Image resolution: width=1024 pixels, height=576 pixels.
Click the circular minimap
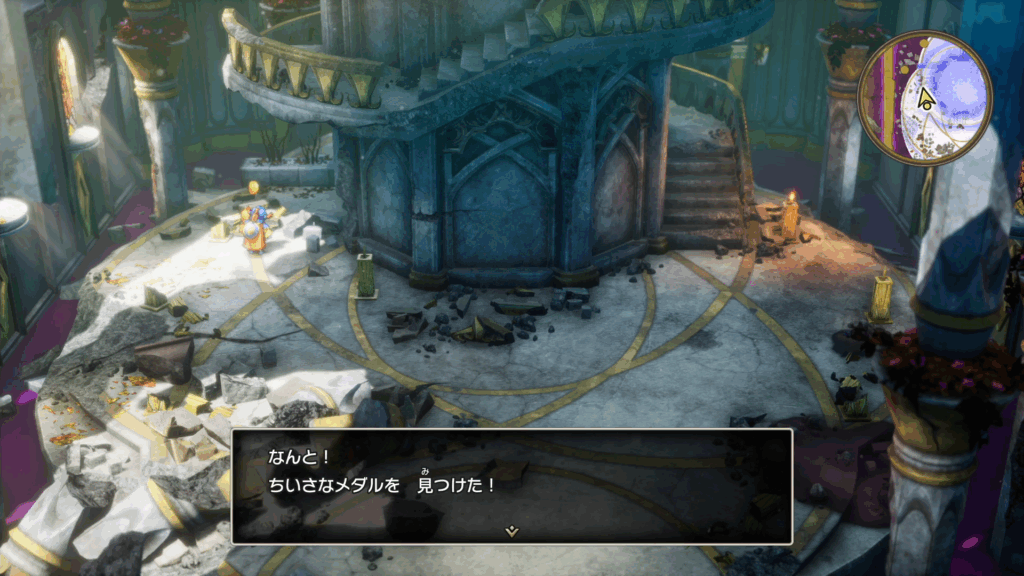click(924, 98)
